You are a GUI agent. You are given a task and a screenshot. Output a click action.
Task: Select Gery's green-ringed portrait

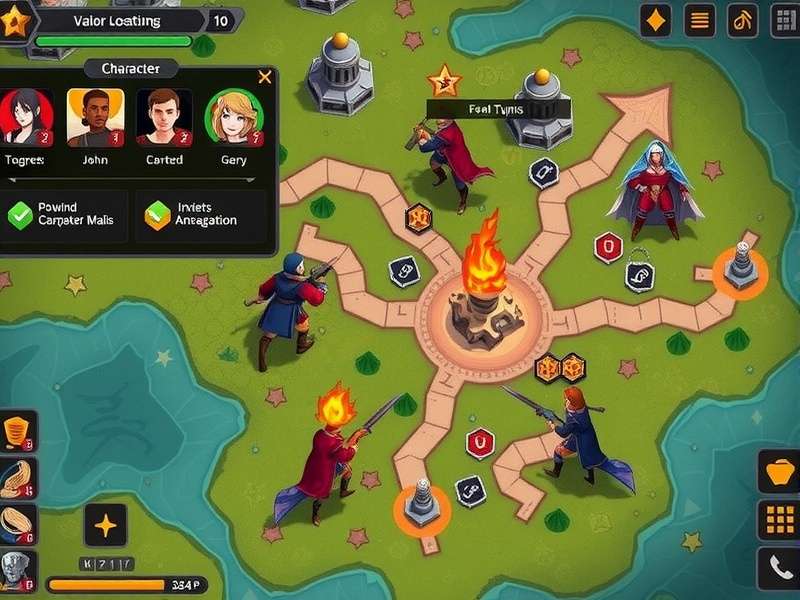tap(232, 118)
